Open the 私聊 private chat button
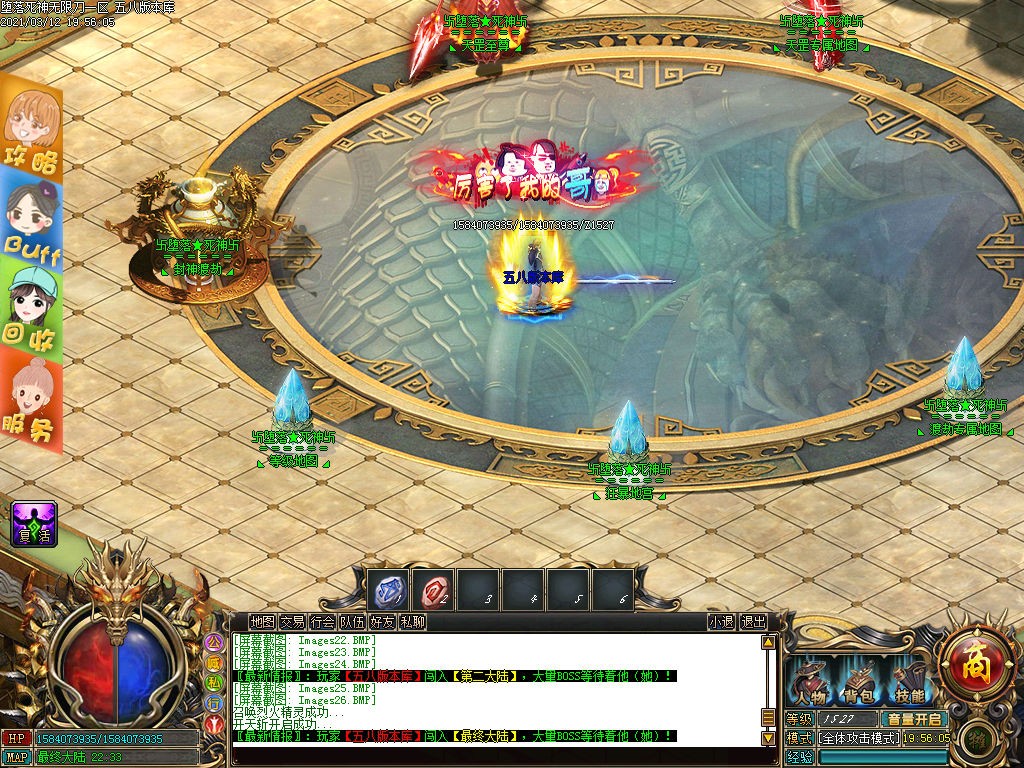1024x768 pixels. (412, 622)
